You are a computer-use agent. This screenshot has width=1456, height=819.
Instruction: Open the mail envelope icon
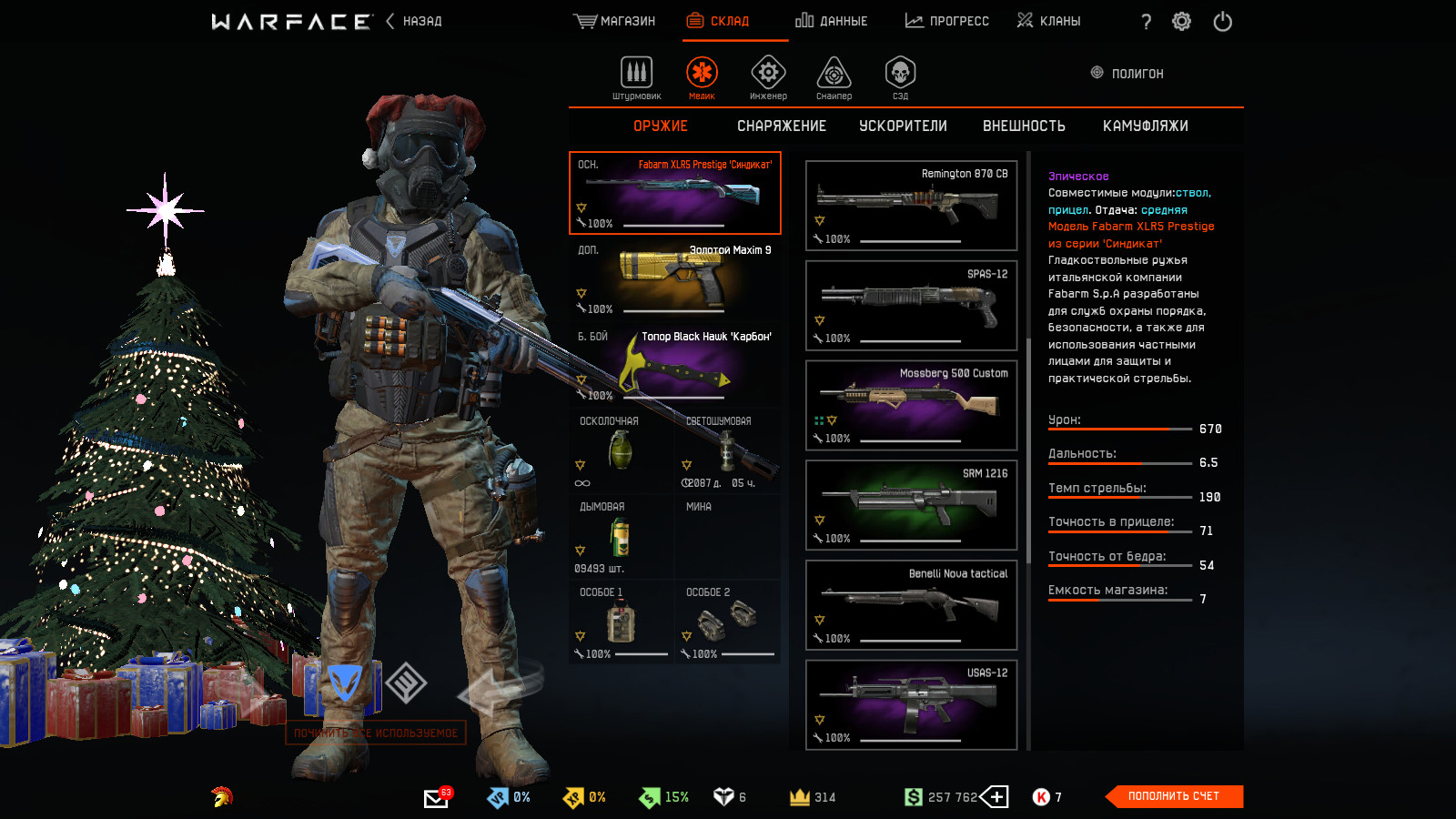pos(436,798)
